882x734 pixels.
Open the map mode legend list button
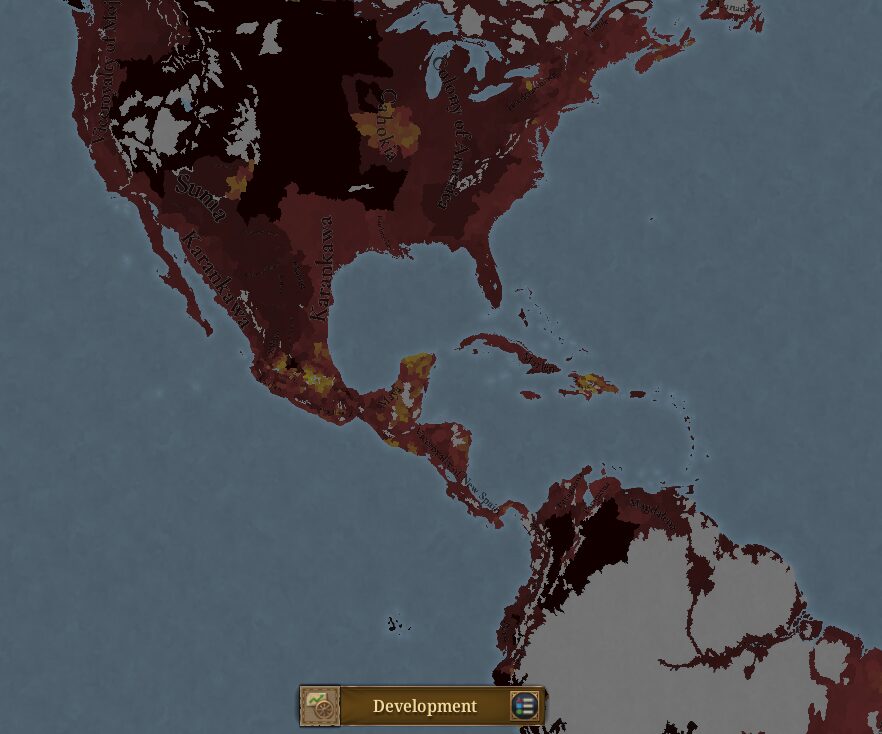(525, 706)
